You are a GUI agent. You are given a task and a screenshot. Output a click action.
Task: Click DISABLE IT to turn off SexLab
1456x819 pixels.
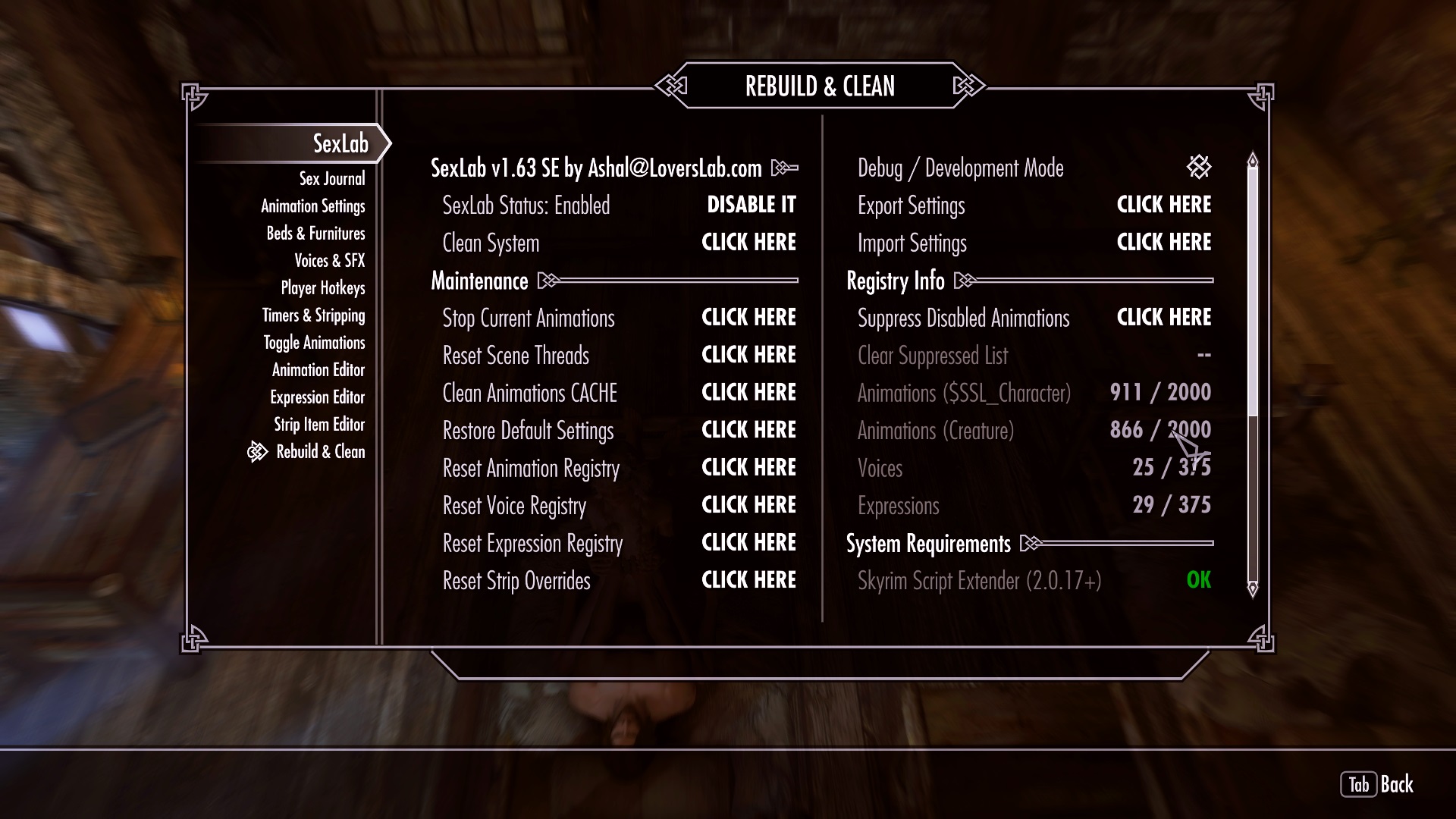click(x=751, y=205)
